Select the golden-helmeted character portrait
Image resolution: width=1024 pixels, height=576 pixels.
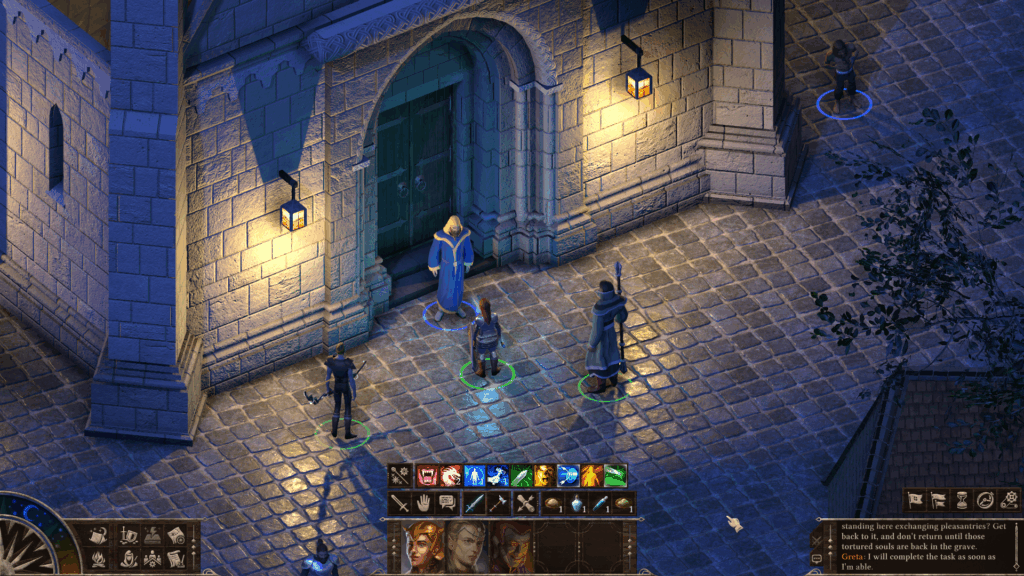point(423,548)
